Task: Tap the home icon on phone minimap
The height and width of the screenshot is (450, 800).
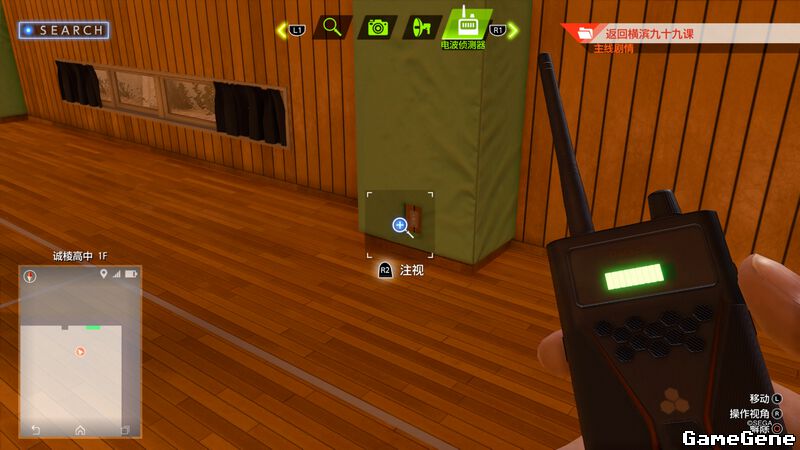Action: click(x=80, y=430)
